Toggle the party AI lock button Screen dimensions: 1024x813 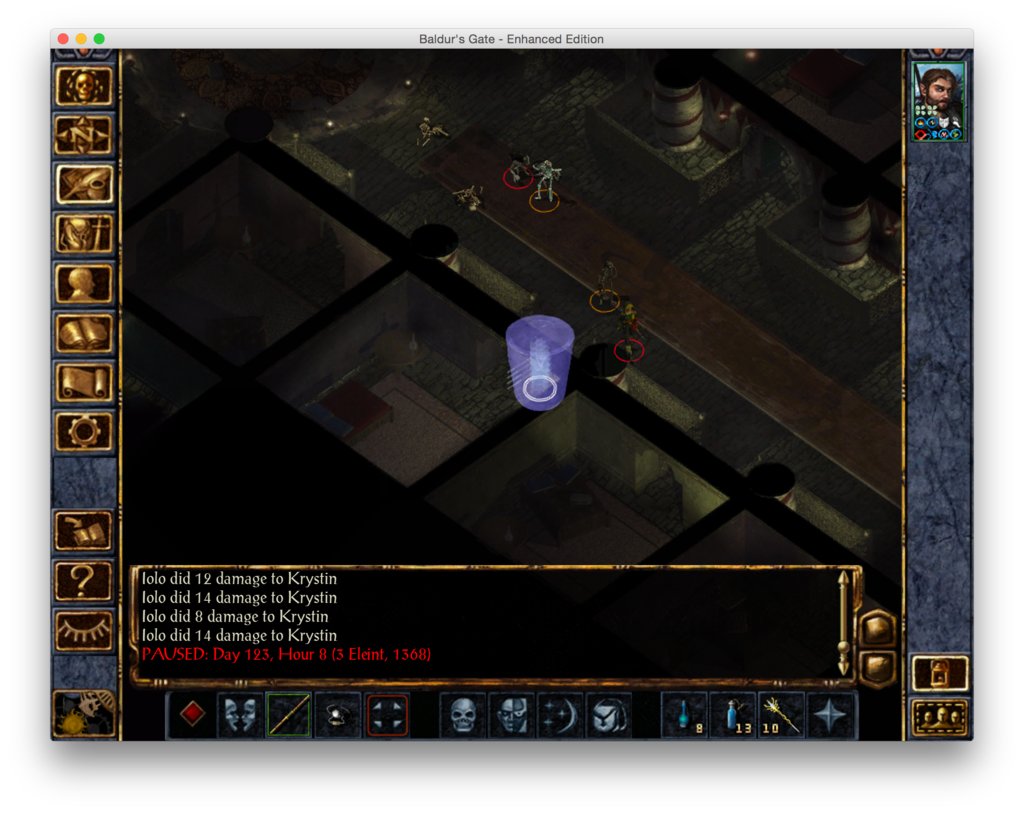tap(940, 673)
